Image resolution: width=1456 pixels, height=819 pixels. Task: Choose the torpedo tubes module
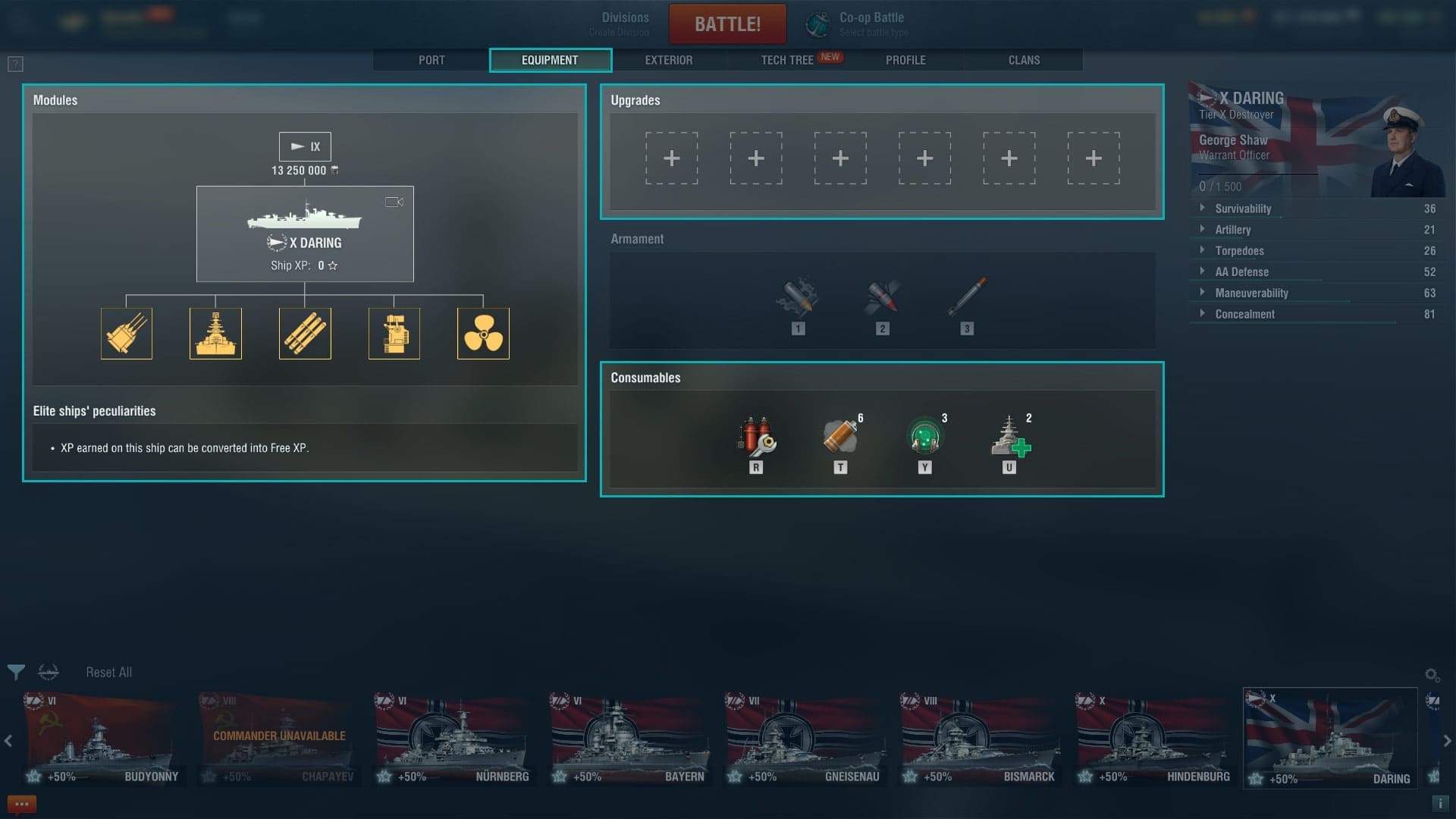(305, 334)
